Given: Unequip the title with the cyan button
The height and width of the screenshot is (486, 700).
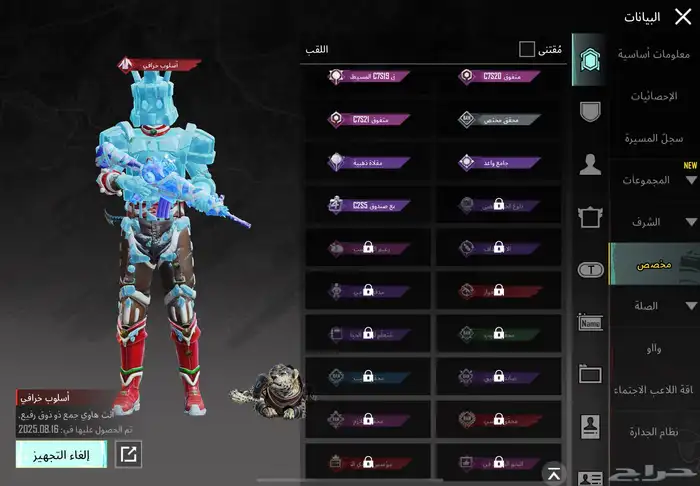Looking at the screenshot, I should click(61, 454).
